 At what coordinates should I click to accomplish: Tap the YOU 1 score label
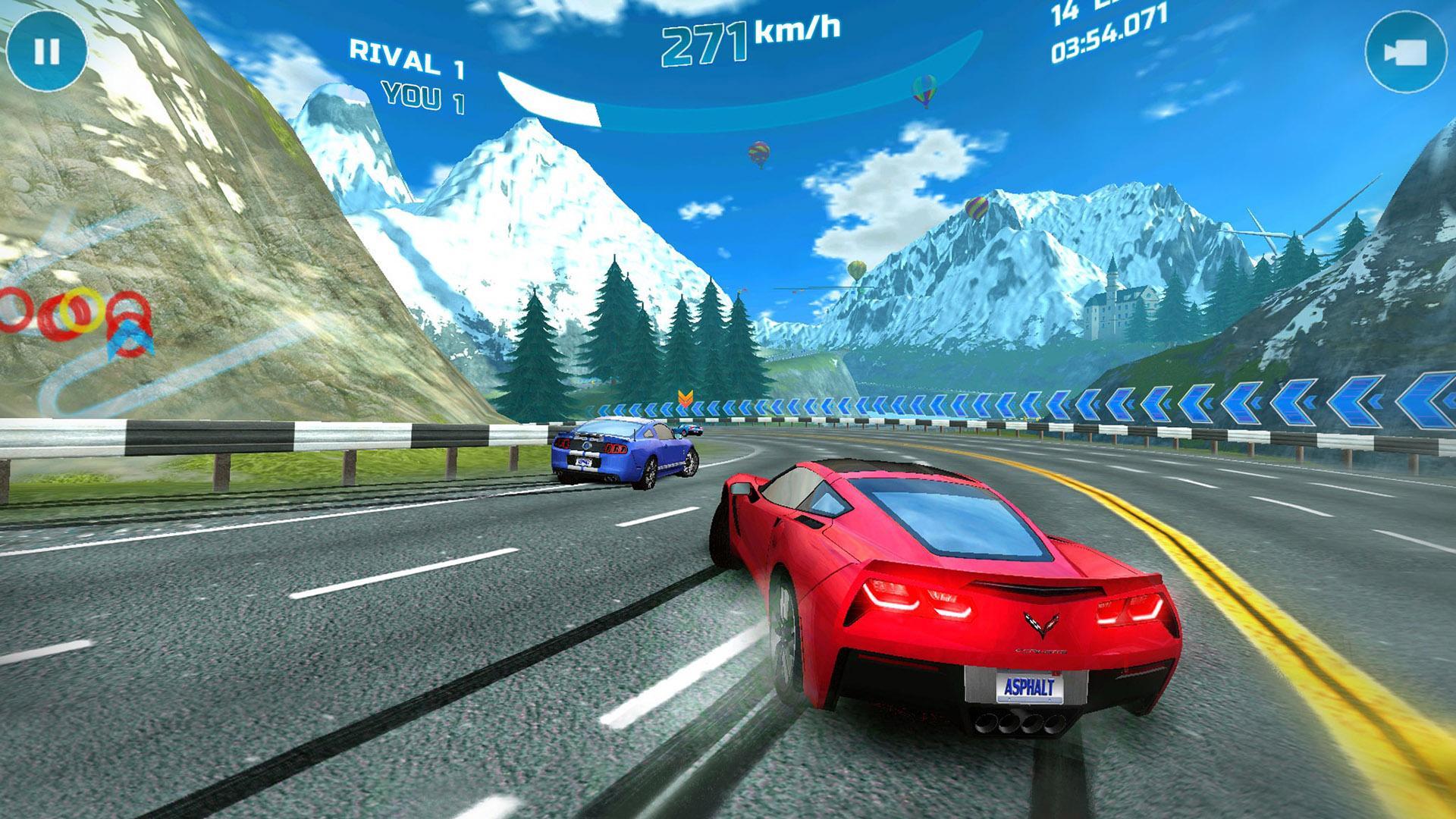pyautogui.click(x=422, y=96)
